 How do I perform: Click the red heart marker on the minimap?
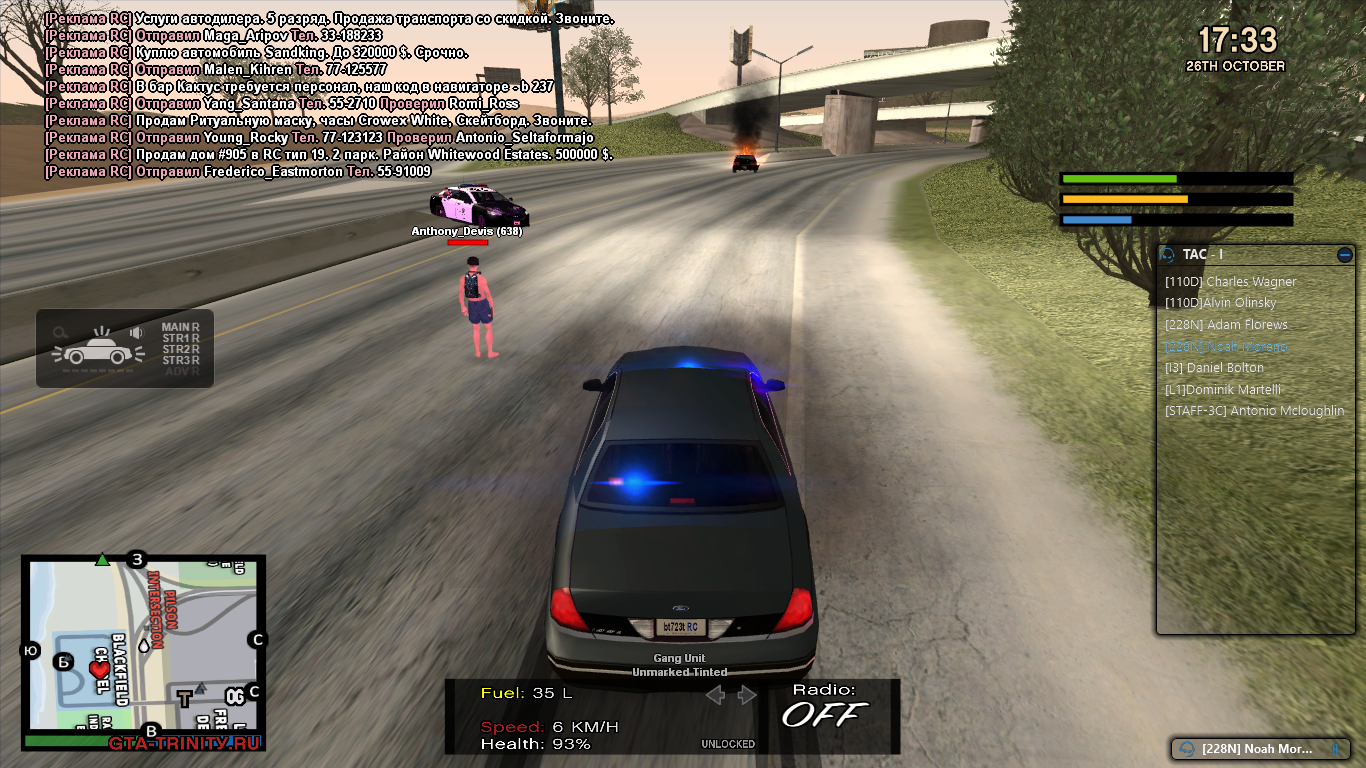[99, 670]
